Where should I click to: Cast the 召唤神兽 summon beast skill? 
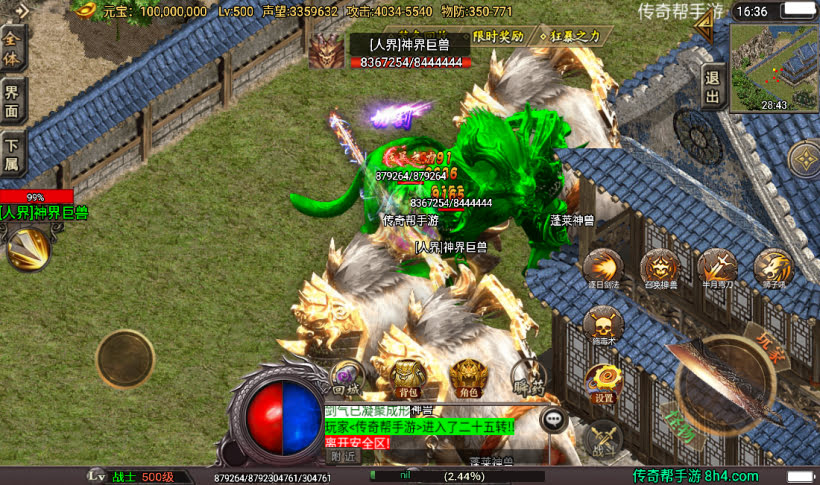[660, 267]
